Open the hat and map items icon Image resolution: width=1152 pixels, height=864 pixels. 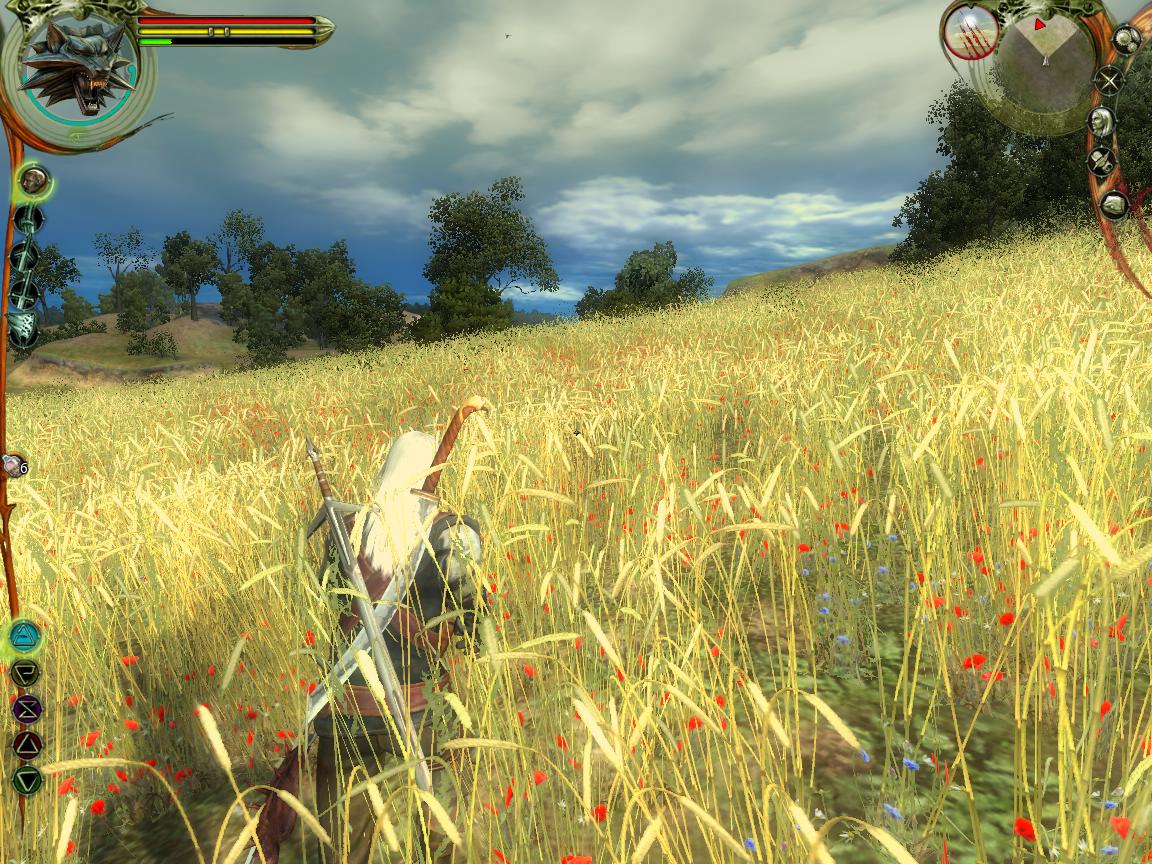(1101, 162)
